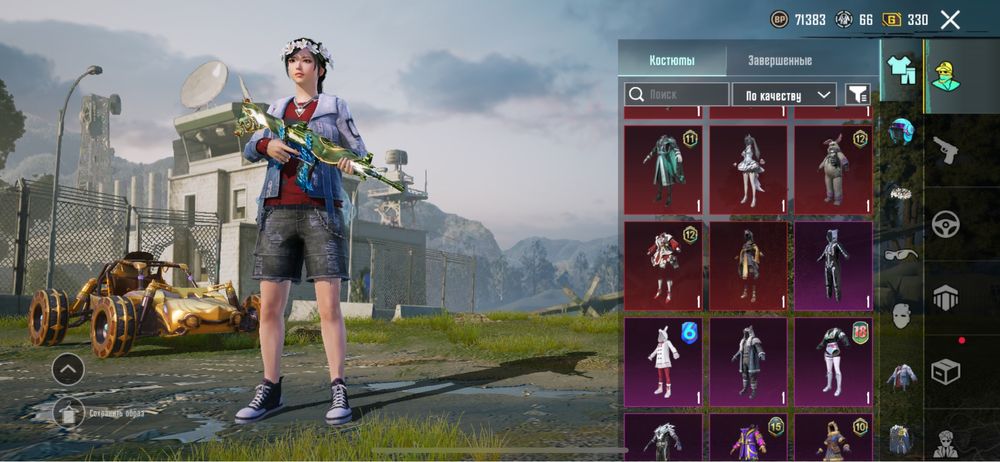Choose the white hooded coat costume with blue 6
Image resolution: width=1000 pixels, height=462 pixels.
click(663, 361)
